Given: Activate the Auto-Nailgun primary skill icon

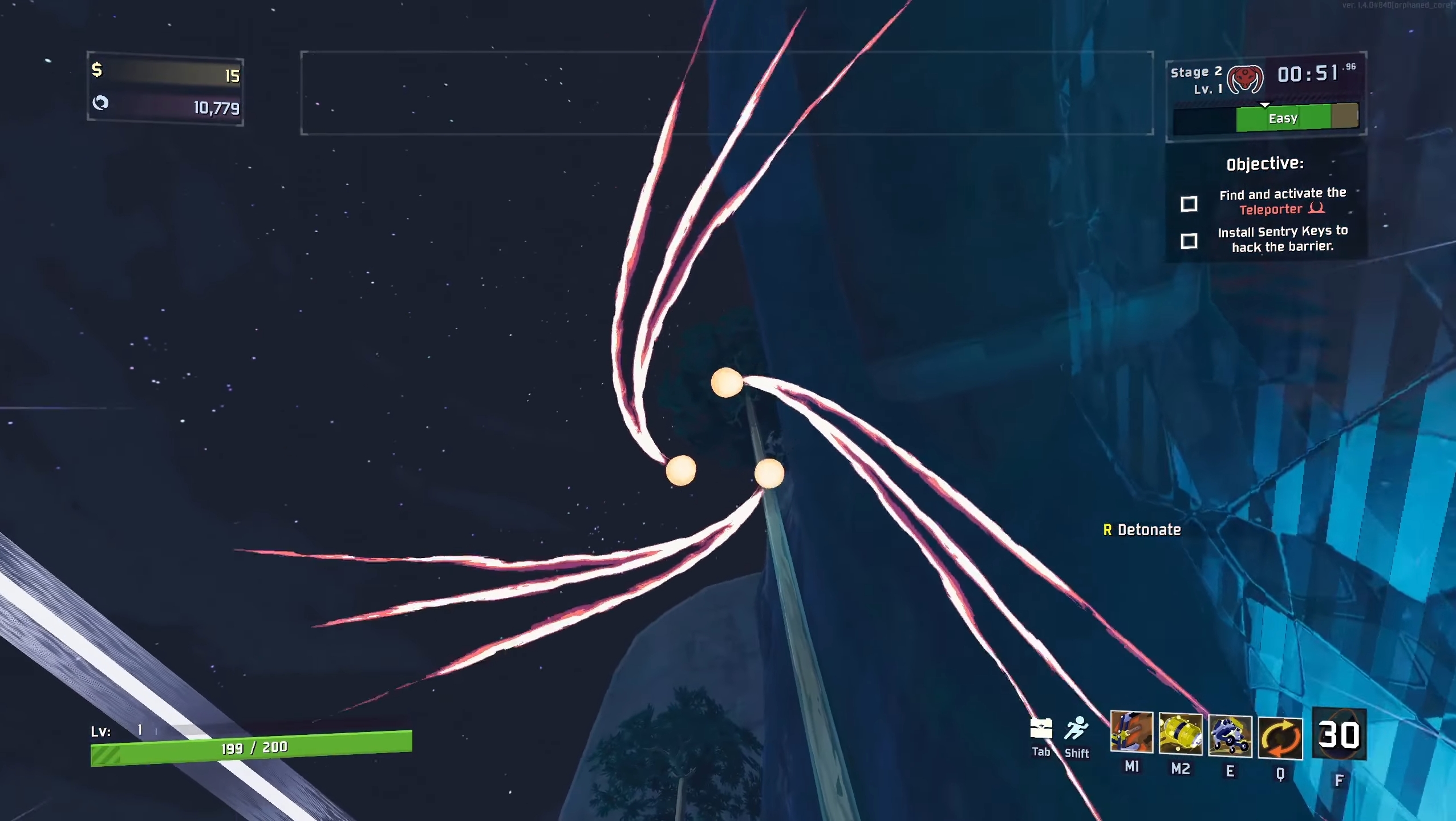Looking at the screenshot, I should [1131, 732].
